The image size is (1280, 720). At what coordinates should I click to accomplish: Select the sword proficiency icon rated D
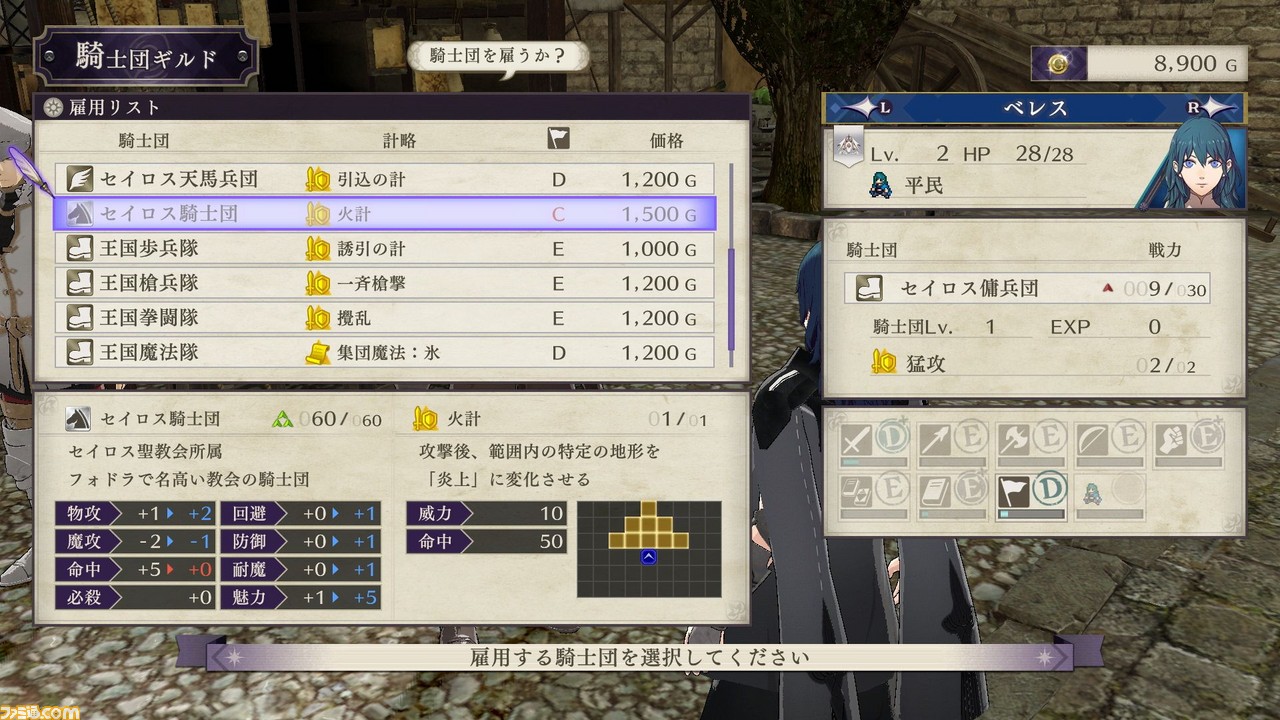tap(855, 440)
